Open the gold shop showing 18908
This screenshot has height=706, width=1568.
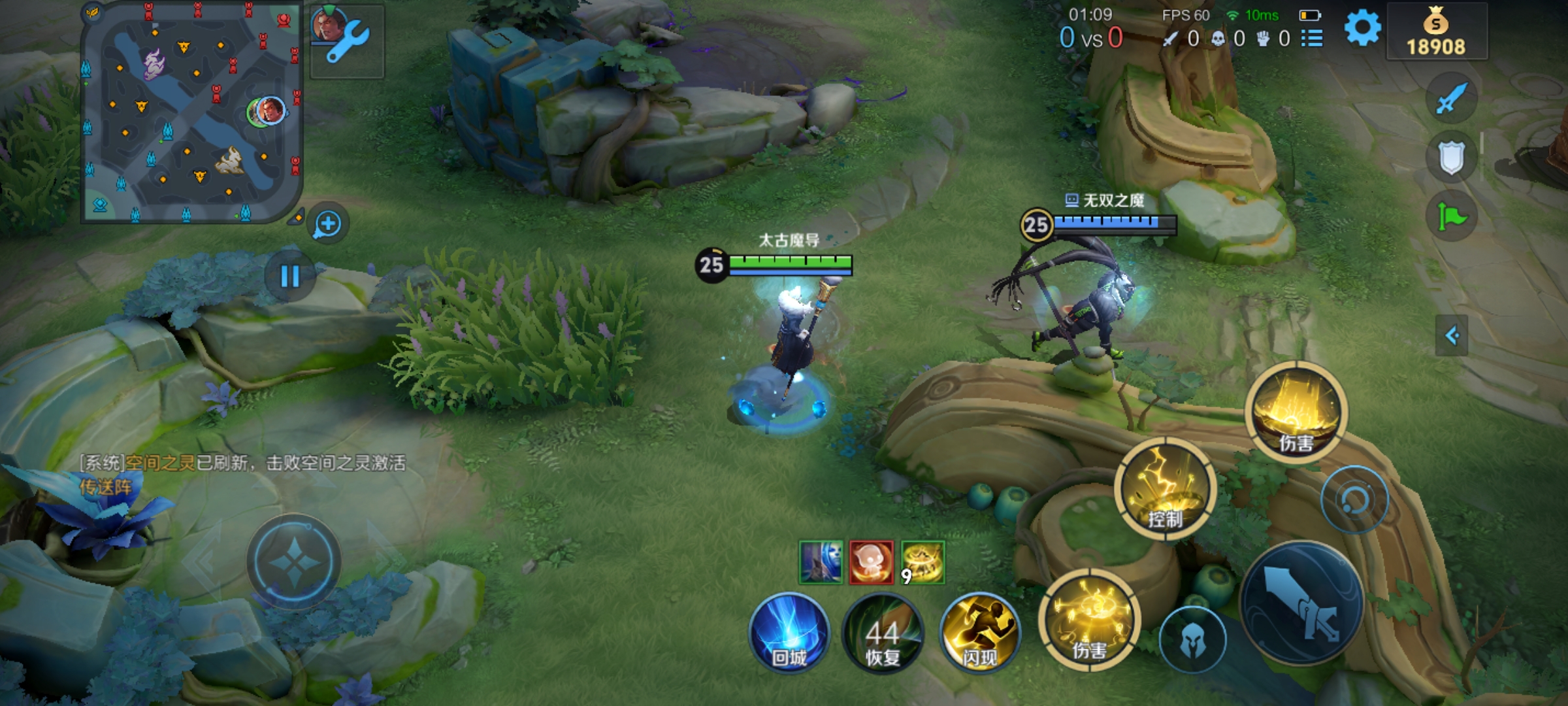1436,33
